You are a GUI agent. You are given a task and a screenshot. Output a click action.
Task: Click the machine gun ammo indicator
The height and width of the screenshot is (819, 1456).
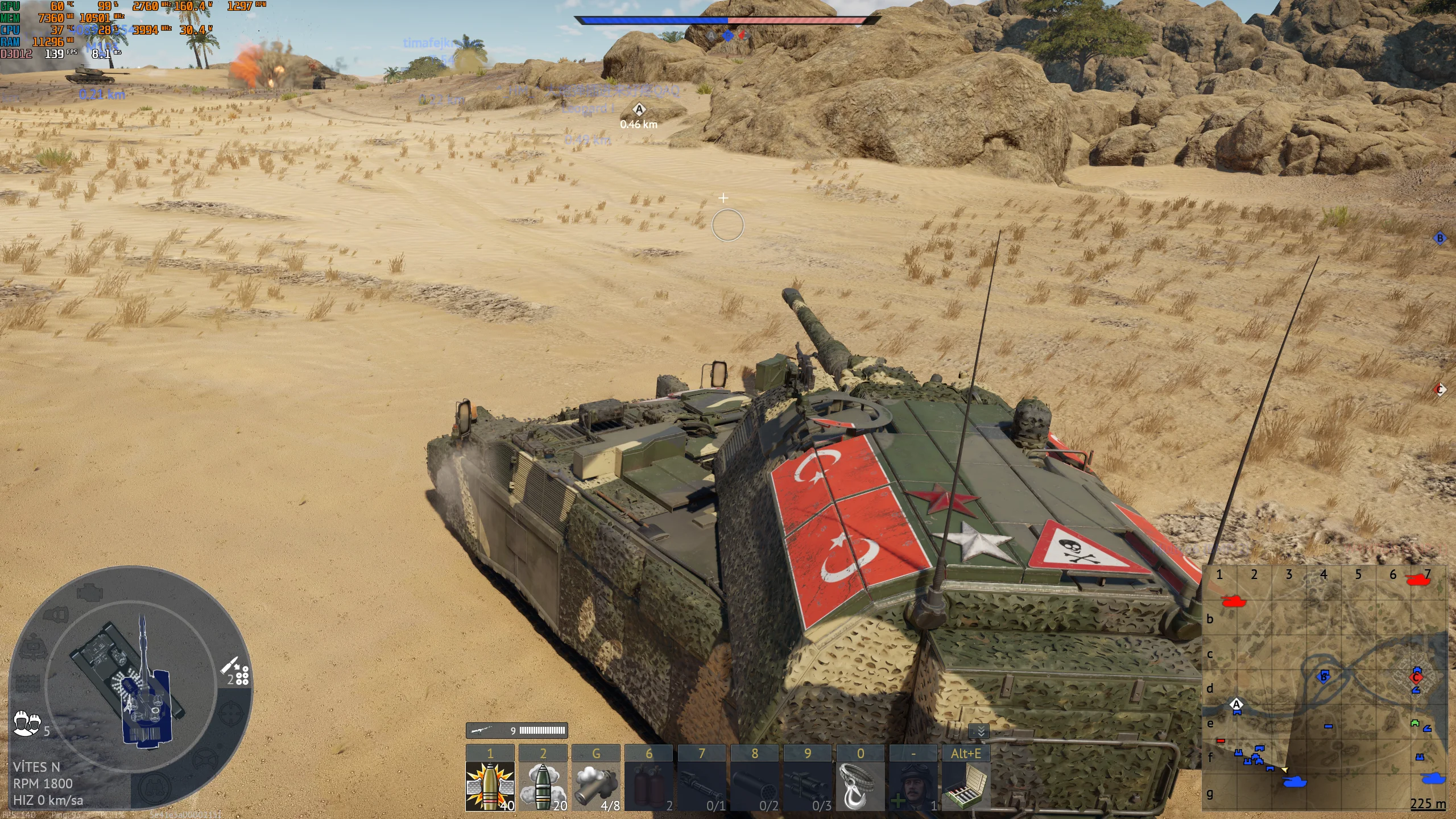(516, 730)
